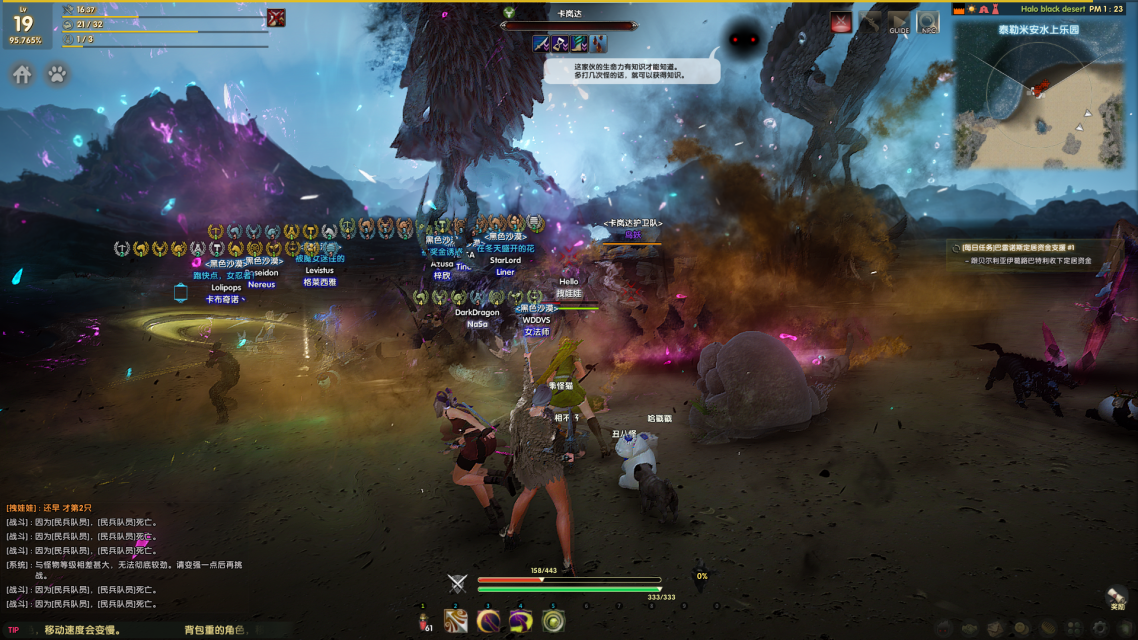1138x640 pixels.
Task: Toggle the red crossed-swords PvP button
Action: pyautogui.click(x=842, y=23)
